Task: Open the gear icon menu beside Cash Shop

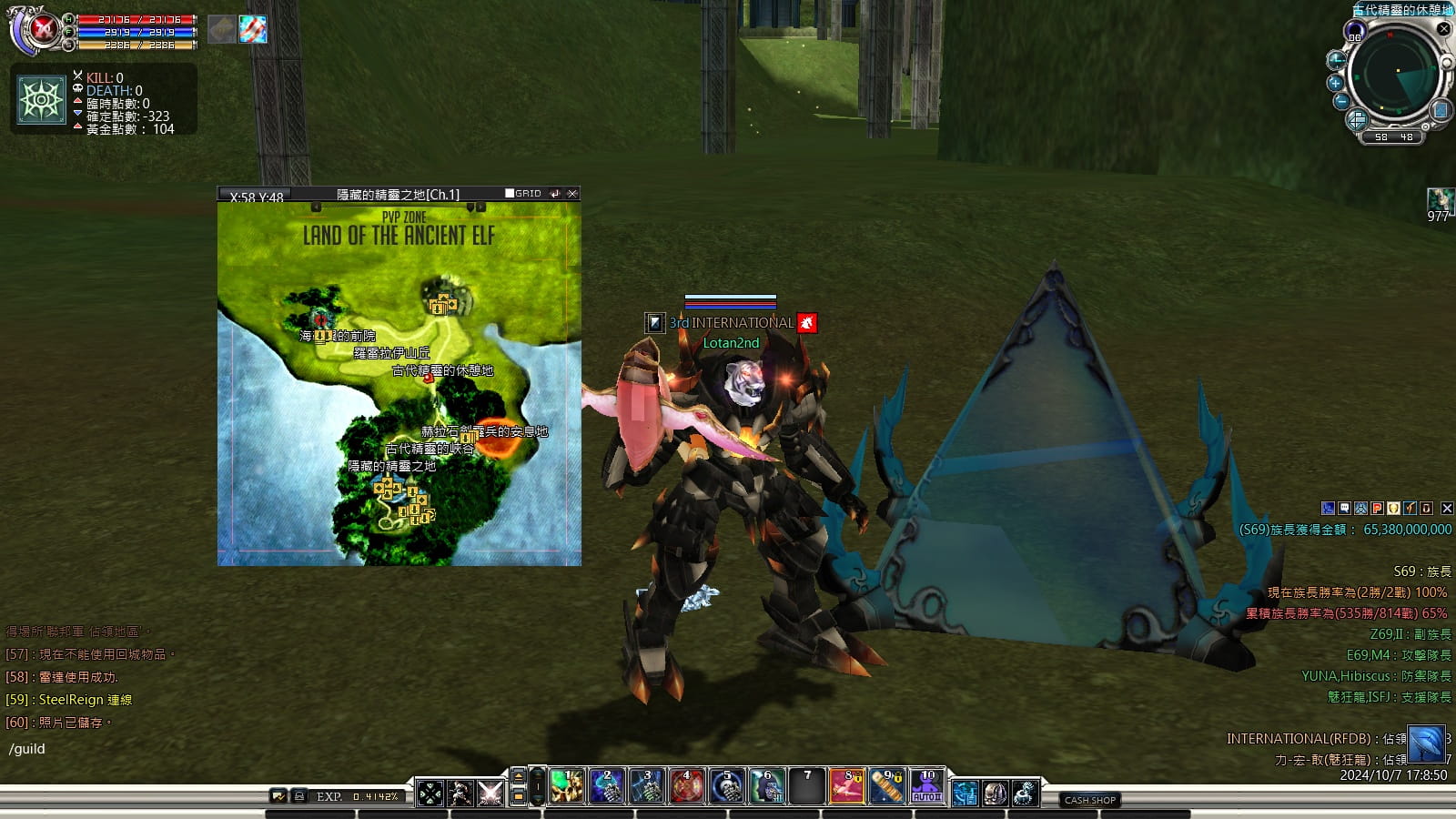Action: (x=1025, y=794)
